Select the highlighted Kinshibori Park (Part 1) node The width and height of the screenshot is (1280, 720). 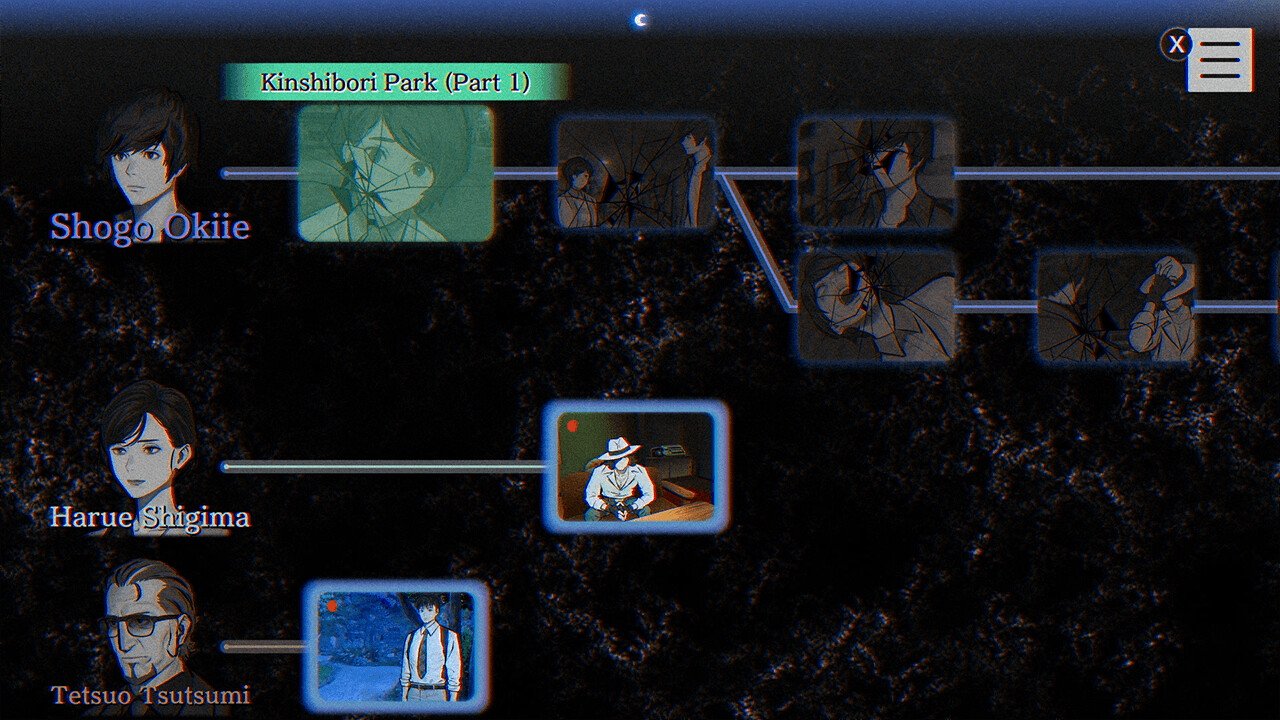(x=396, y=173)
